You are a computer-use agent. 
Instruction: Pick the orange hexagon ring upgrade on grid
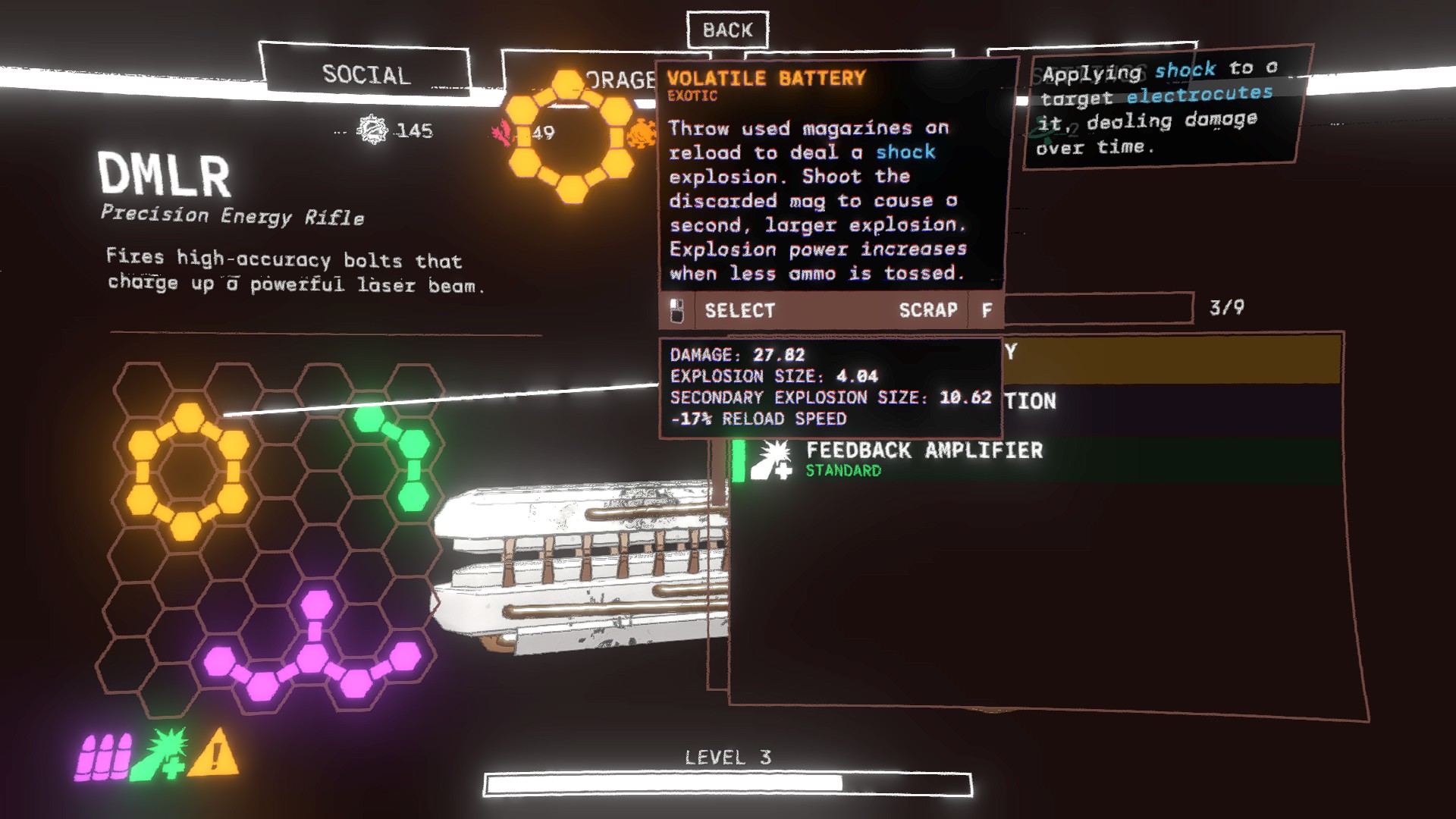click(x=187, y=470)
